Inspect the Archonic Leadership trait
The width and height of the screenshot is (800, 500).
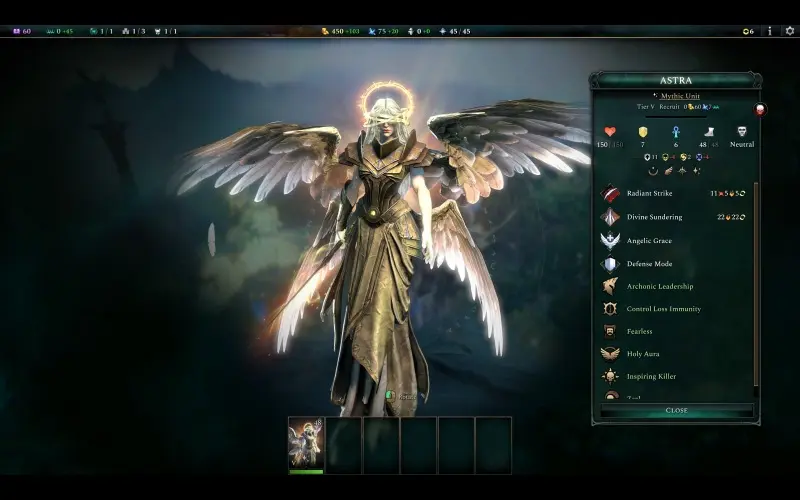659,286
